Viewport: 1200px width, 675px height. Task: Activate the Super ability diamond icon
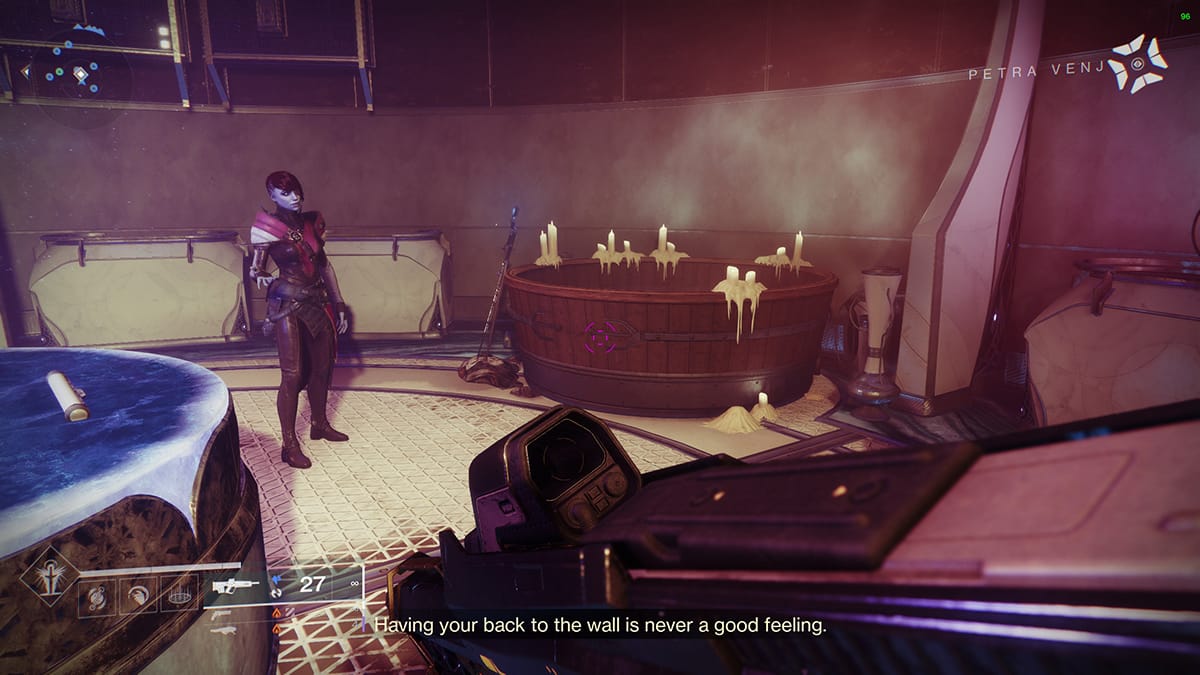pyautogui.click(x=49, y=575)
